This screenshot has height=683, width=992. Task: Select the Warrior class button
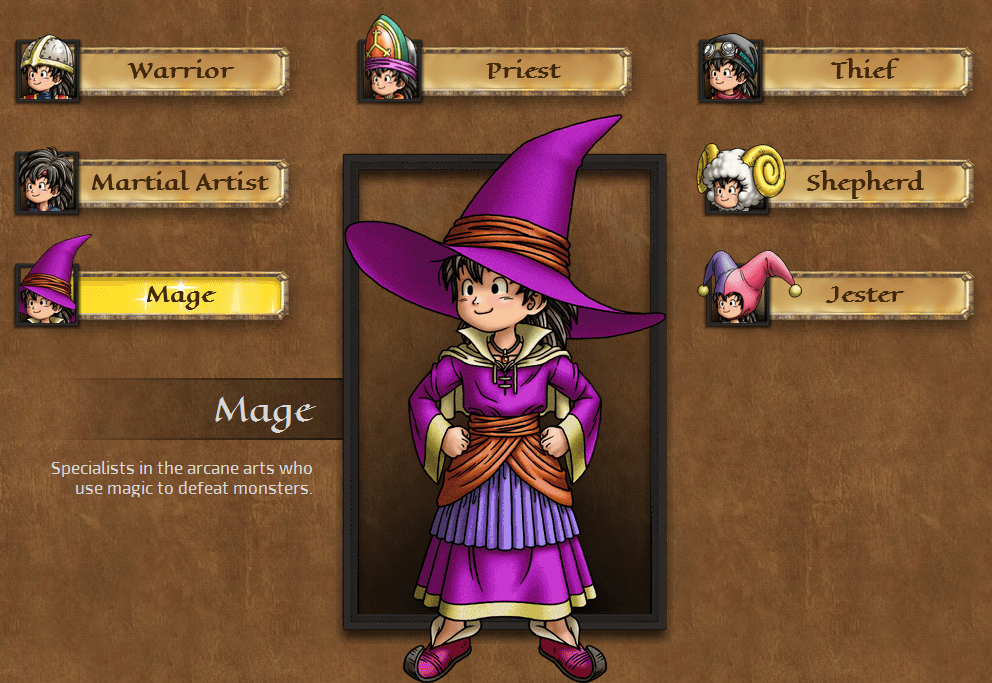[x=182, y=71]
